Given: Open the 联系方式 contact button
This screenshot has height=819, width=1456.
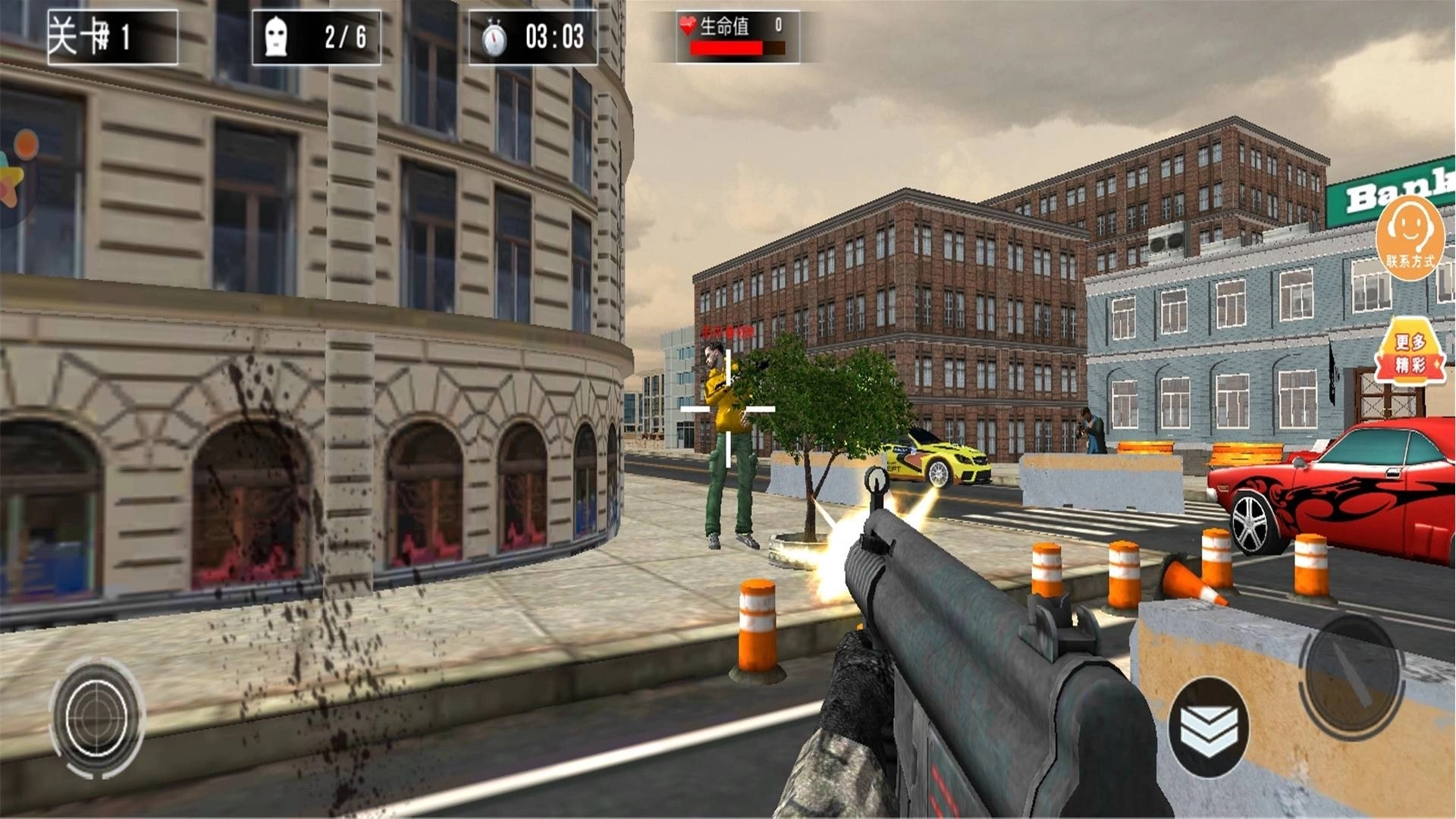Looking at the screenshot, I should coord(1410,237).
